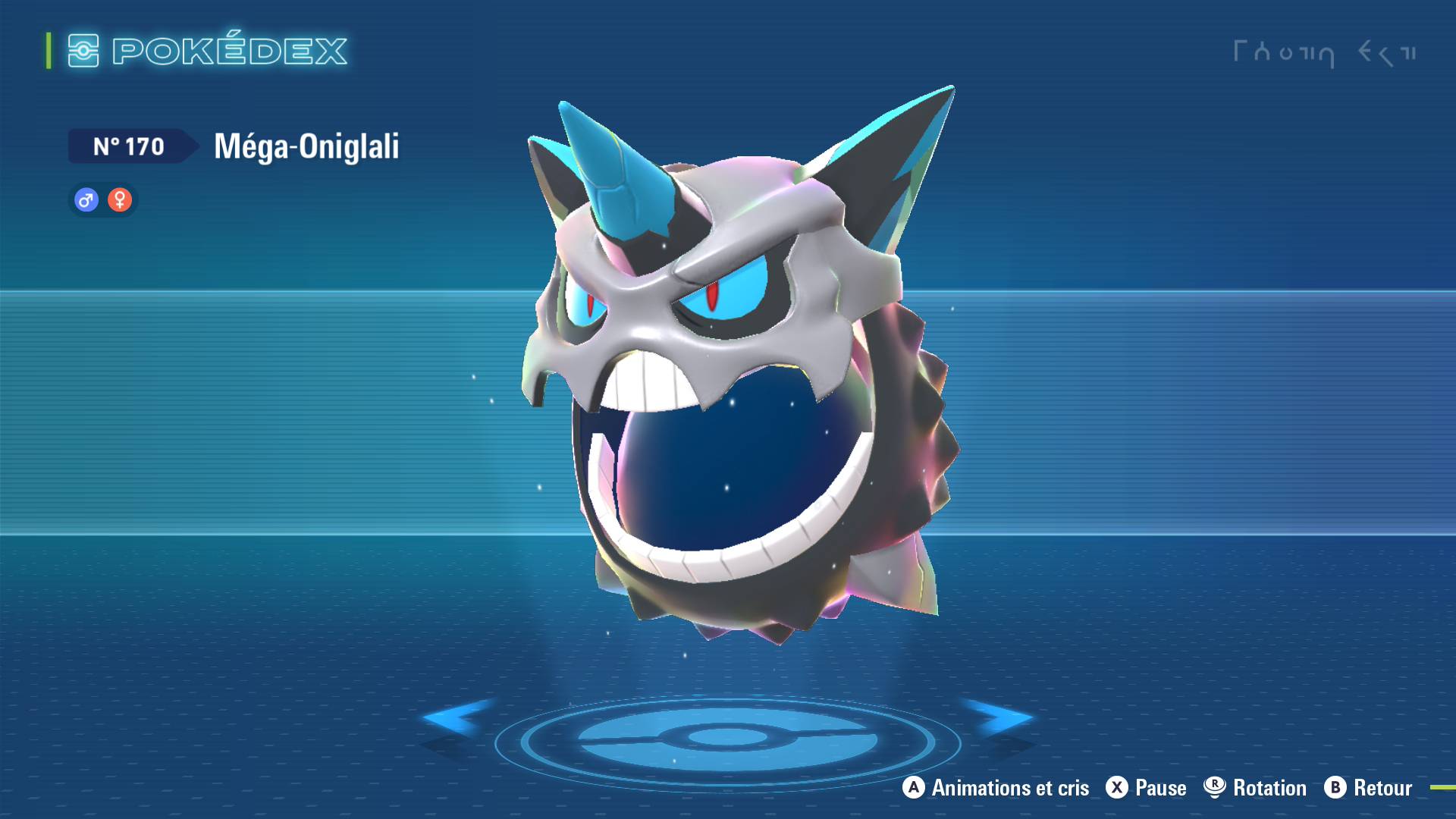
Task: Click the R stick rotation icon
Action: click(x=1213, y=788)
